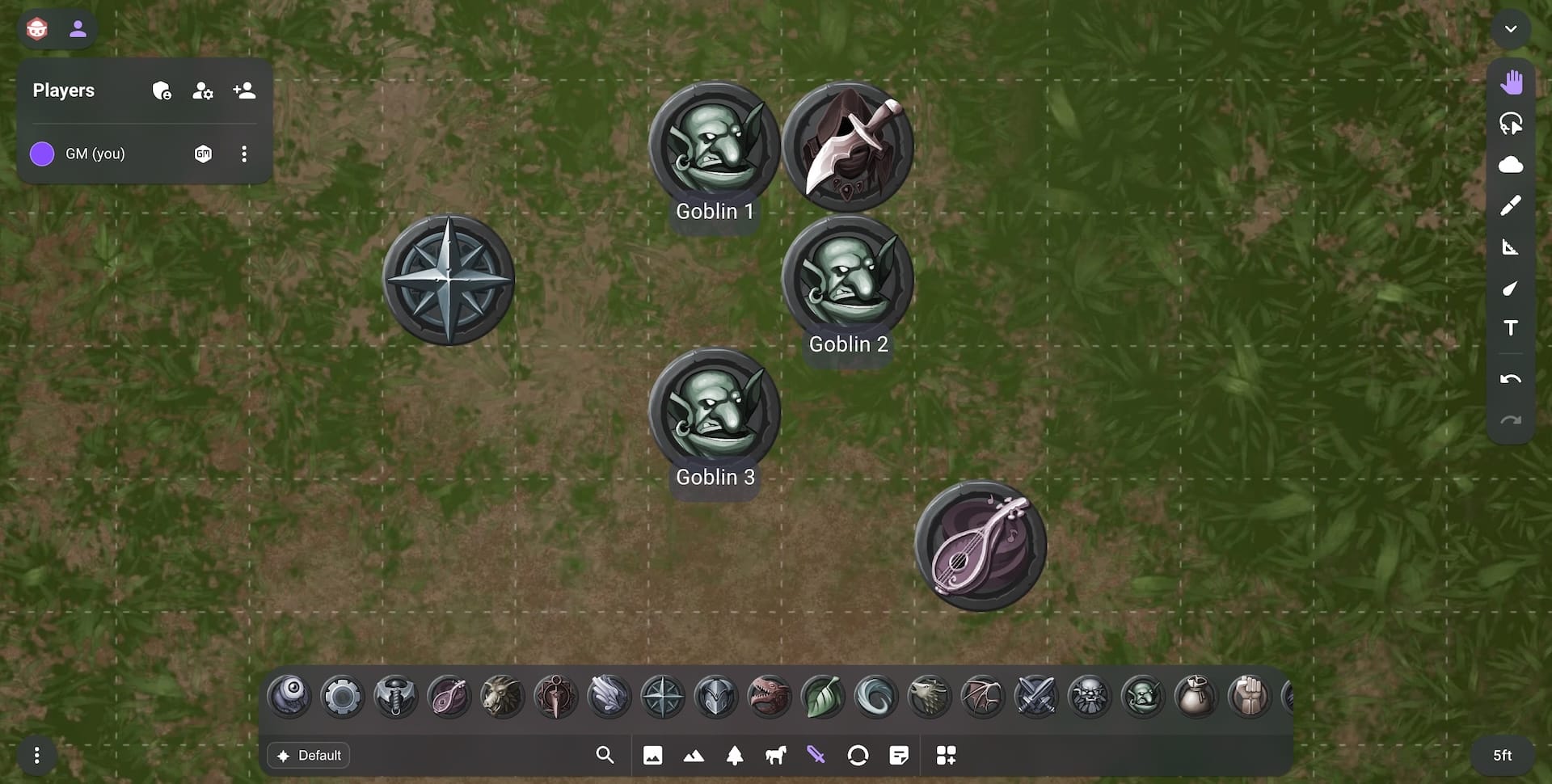Show the mount layer horse filter
This screenshot has height=784, width=1552.
pyautogui.click(x=776, y=755)
